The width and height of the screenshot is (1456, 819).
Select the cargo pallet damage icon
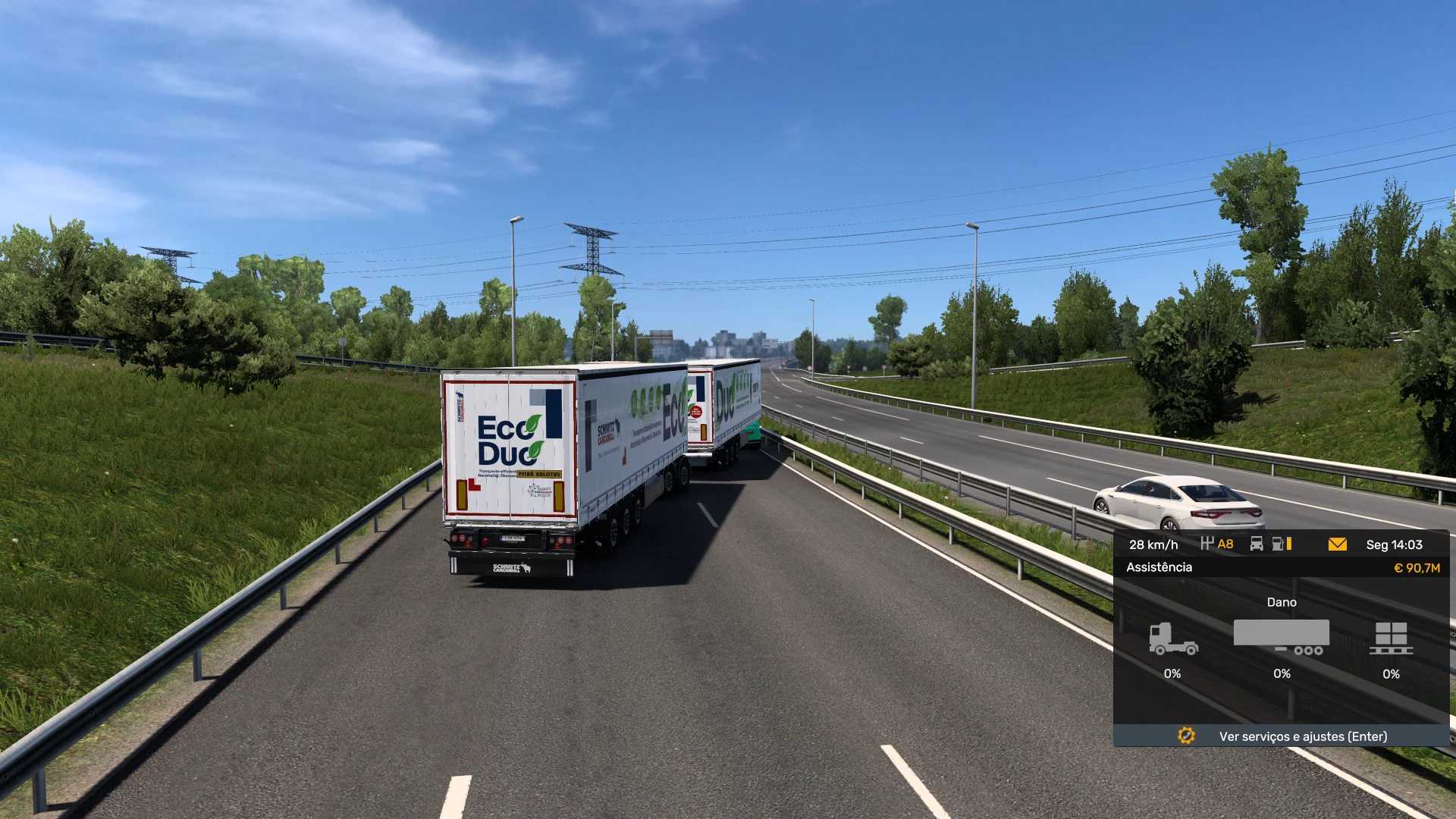1391,639
